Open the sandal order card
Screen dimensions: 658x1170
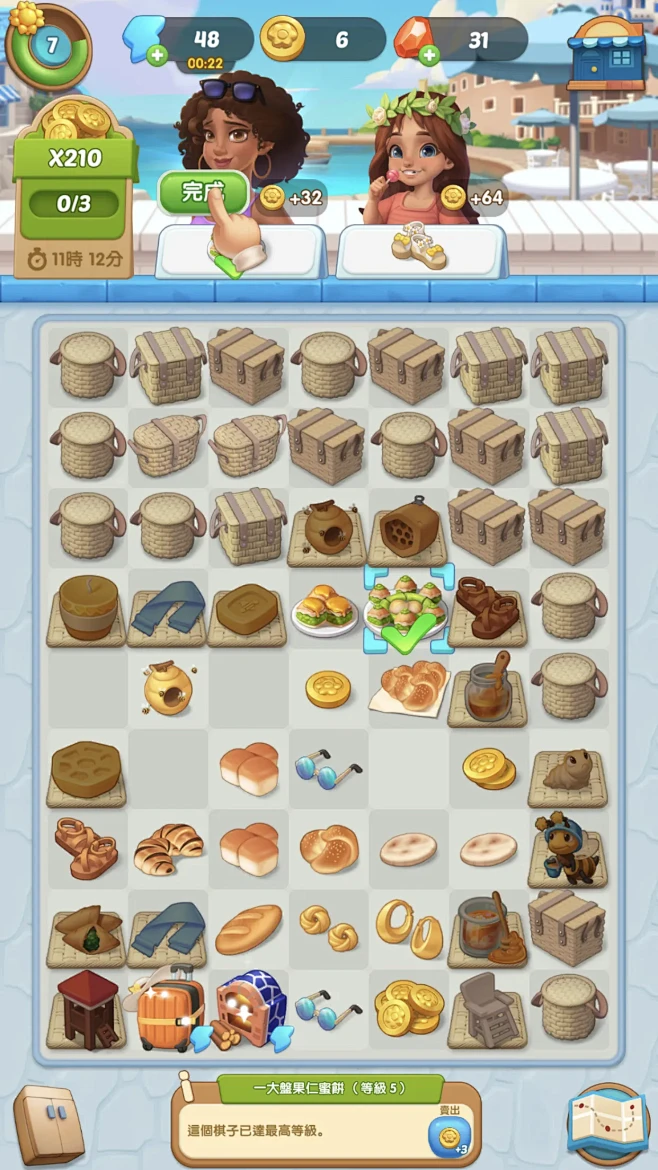(420, 250)
